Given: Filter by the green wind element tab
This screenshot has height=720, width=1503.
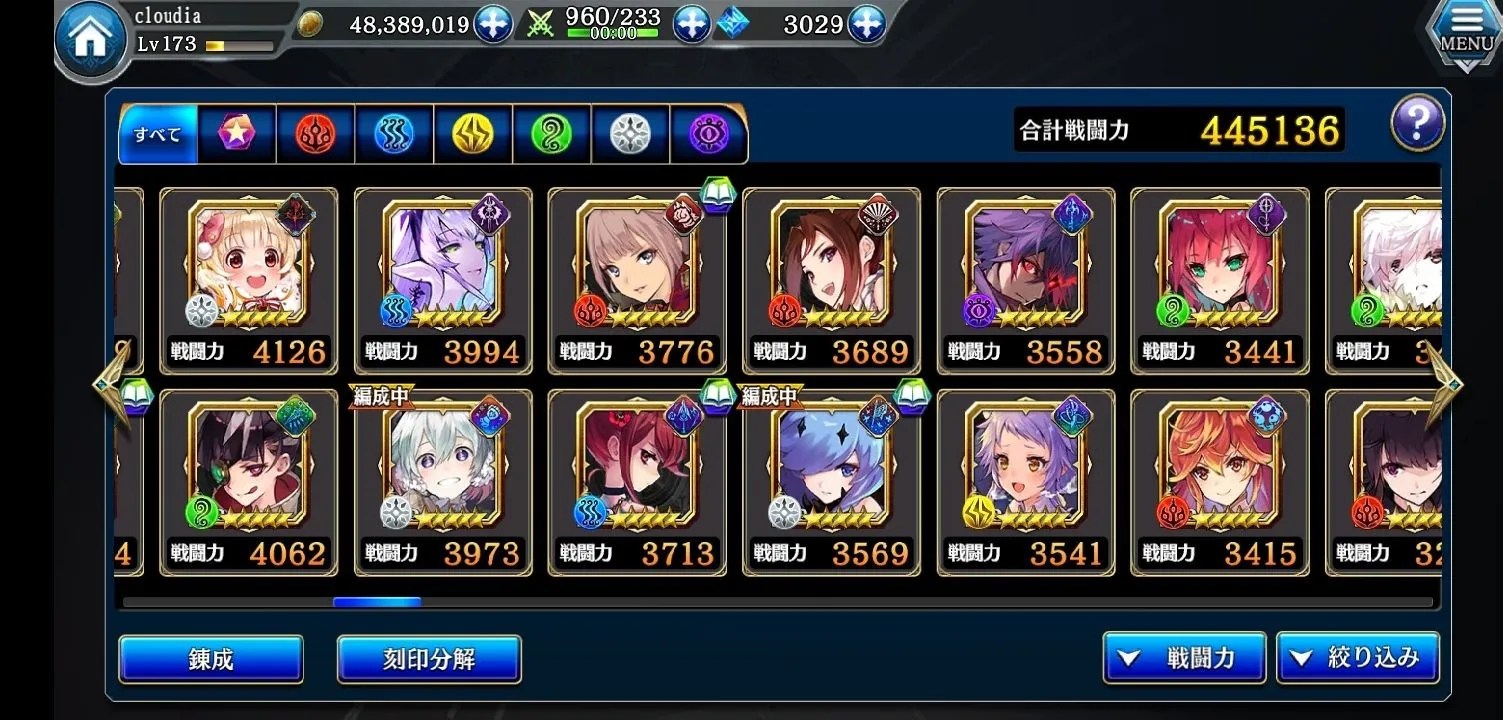Looking at the screenshot, I should click(551, 134).
